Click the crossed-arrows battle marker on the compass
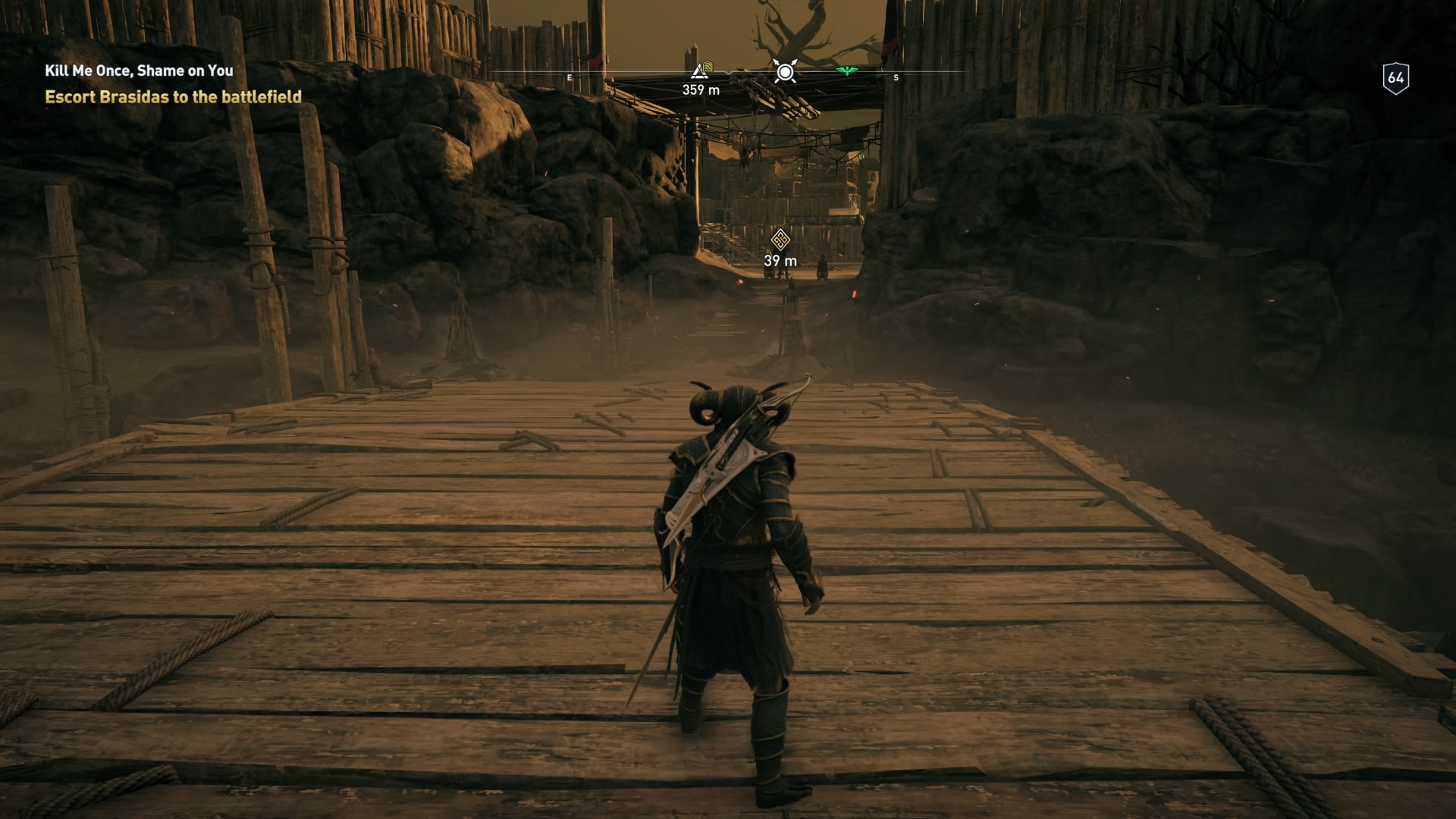Viewport: 1456px width, 819px height. pyautogui.click(x=785, y=72)
